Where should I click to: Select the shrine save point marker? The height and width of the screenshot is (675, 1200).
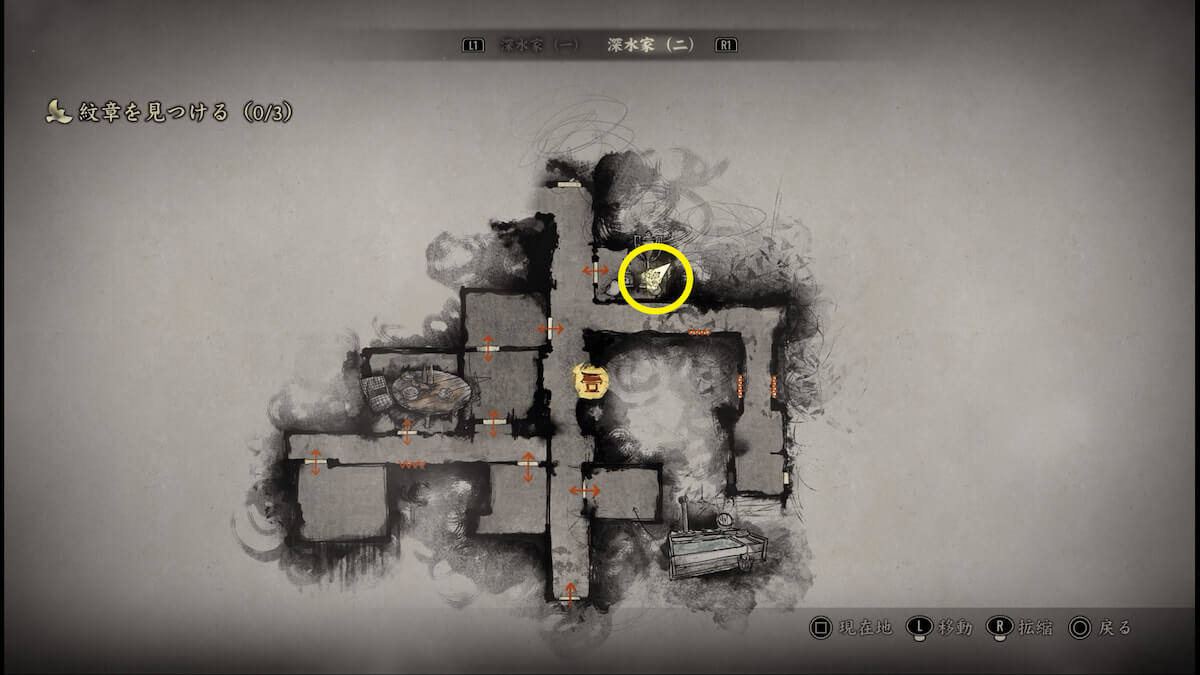(x=590, y=380)
